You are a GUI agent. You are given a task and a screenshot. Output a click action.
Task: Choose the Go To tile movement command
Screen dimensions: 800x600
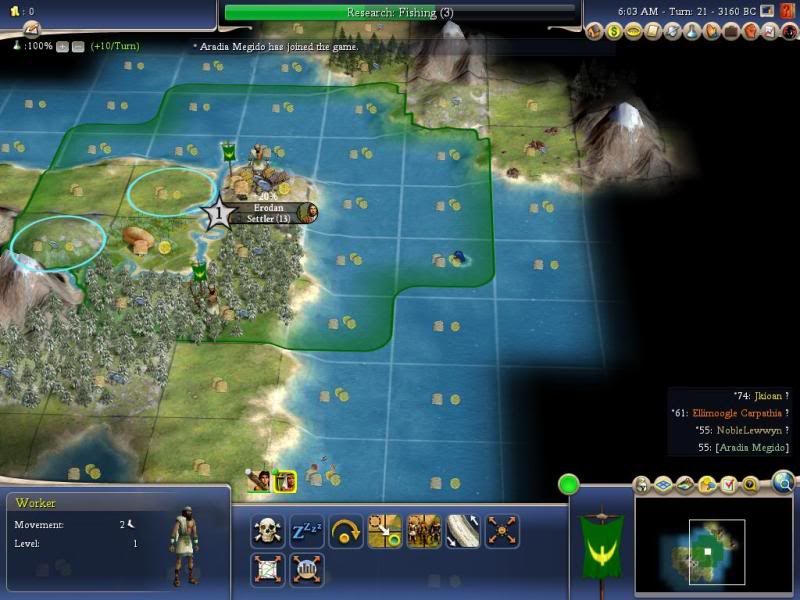pyautogui.click(x=385, y=530)
